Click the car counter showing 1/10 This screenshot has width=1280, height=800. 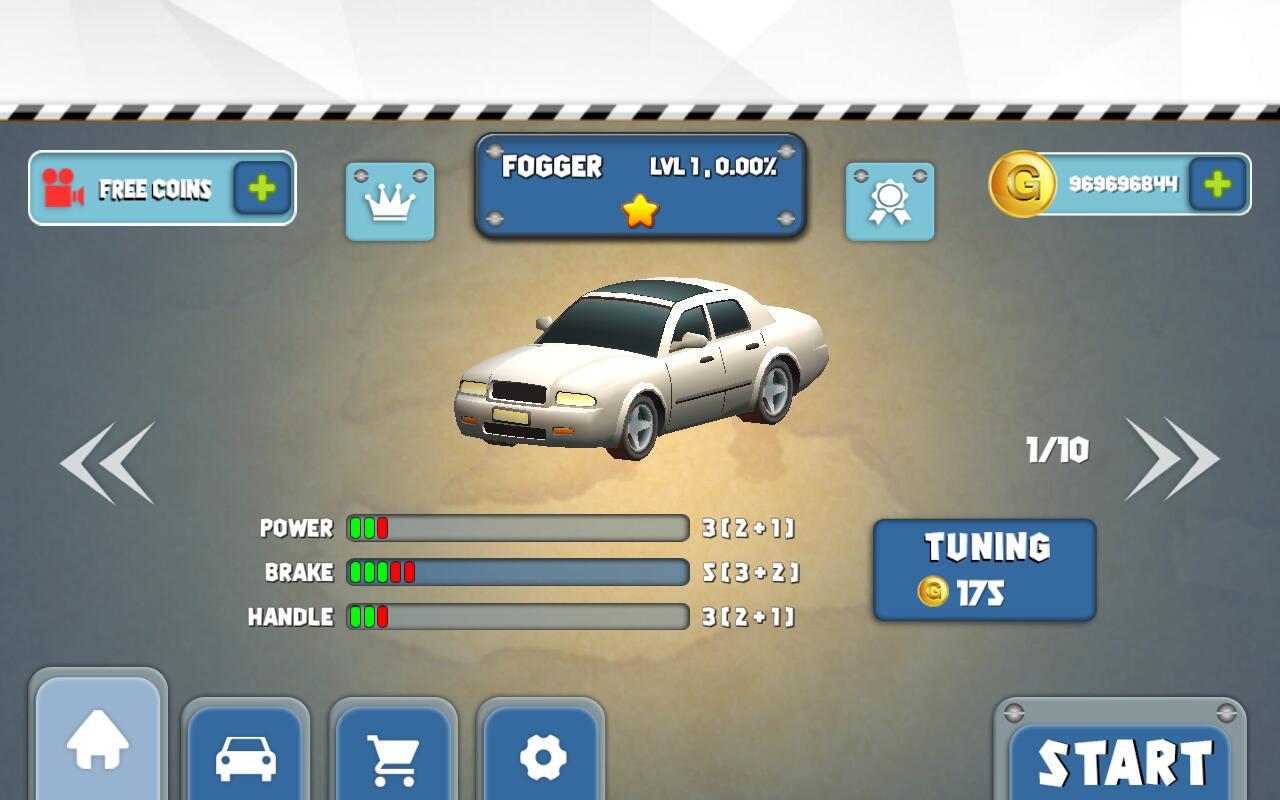[1059, 450]
